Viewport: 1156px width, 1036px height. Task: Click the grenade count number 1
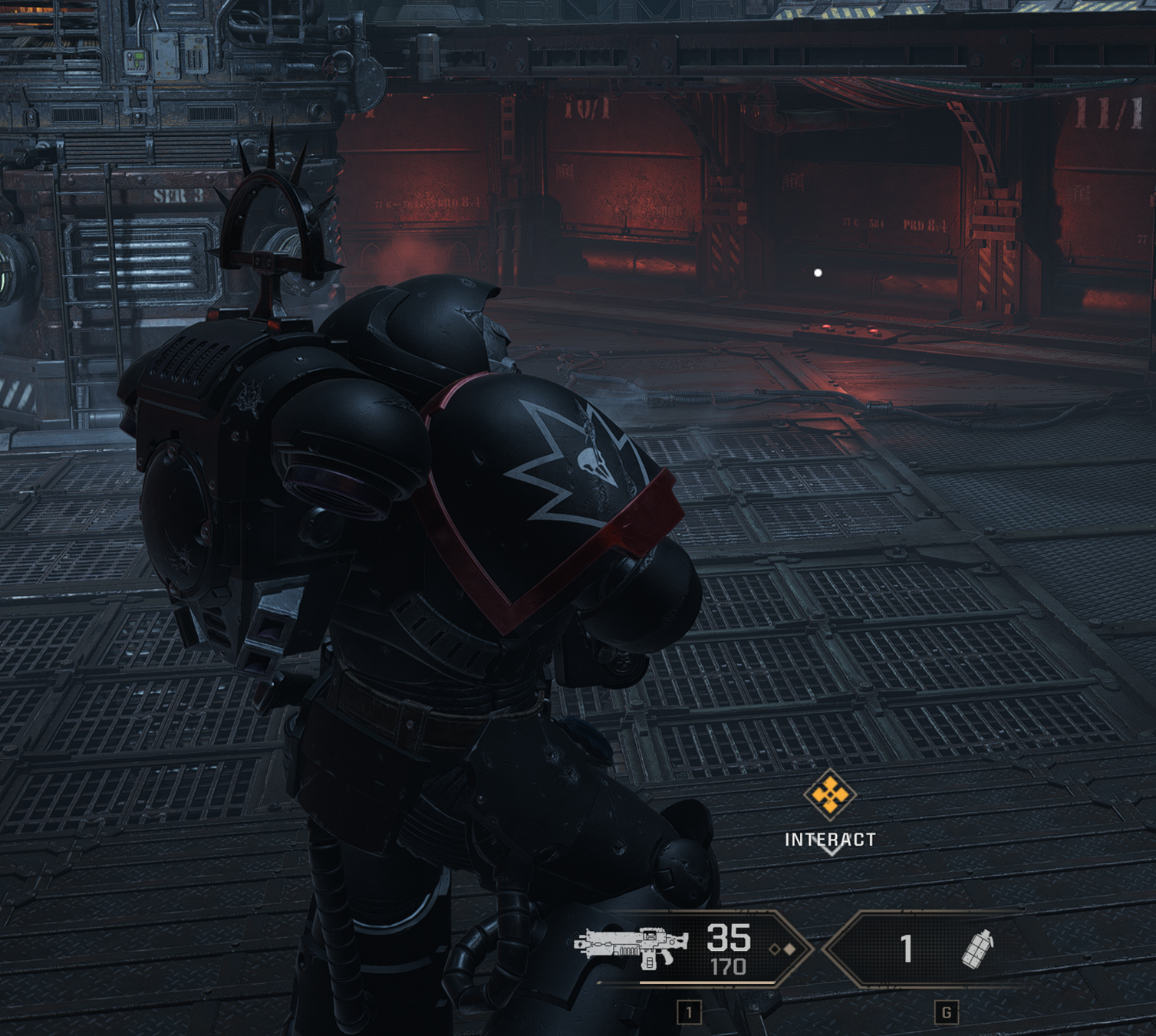coord(907,950)
